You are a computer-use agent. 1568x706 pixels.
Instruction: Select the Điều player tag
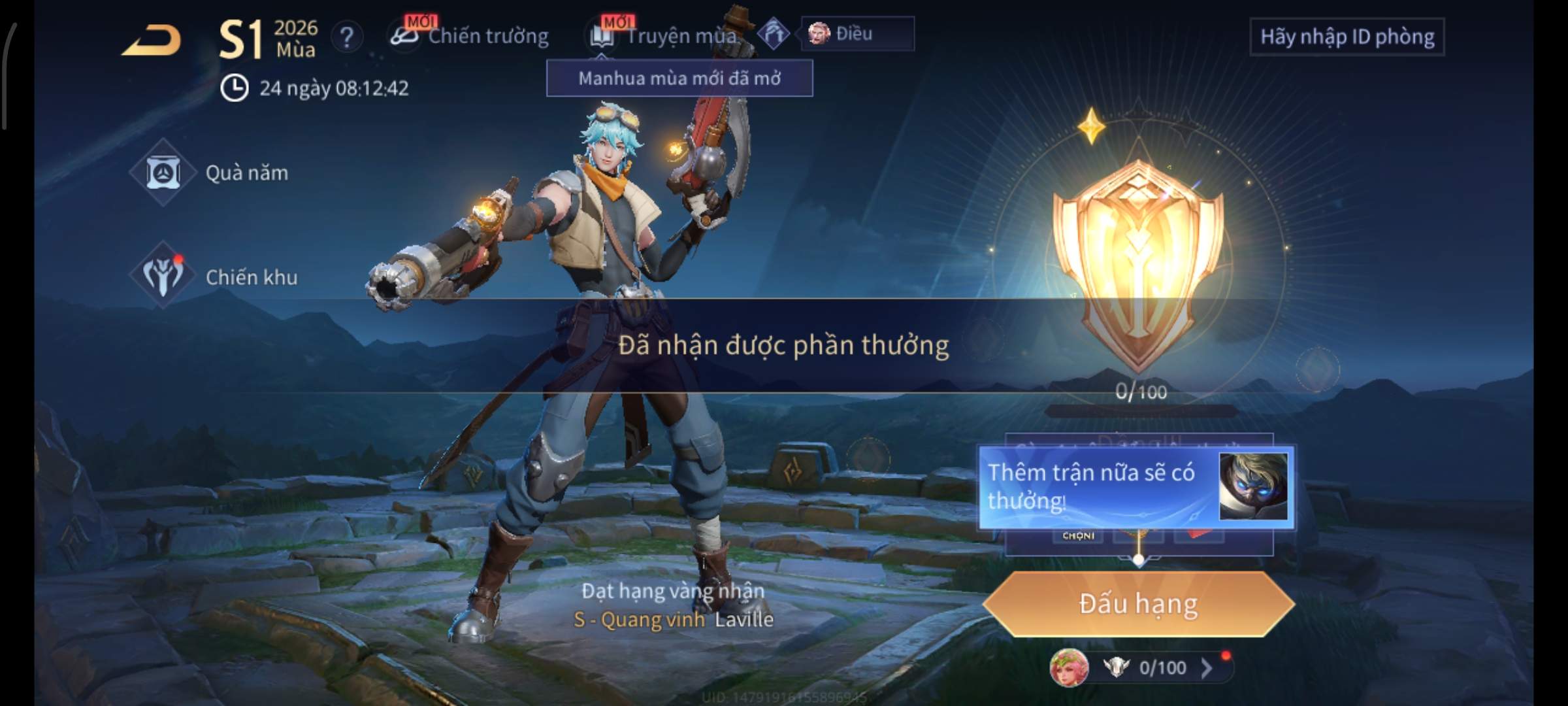(x=857, y=33)
